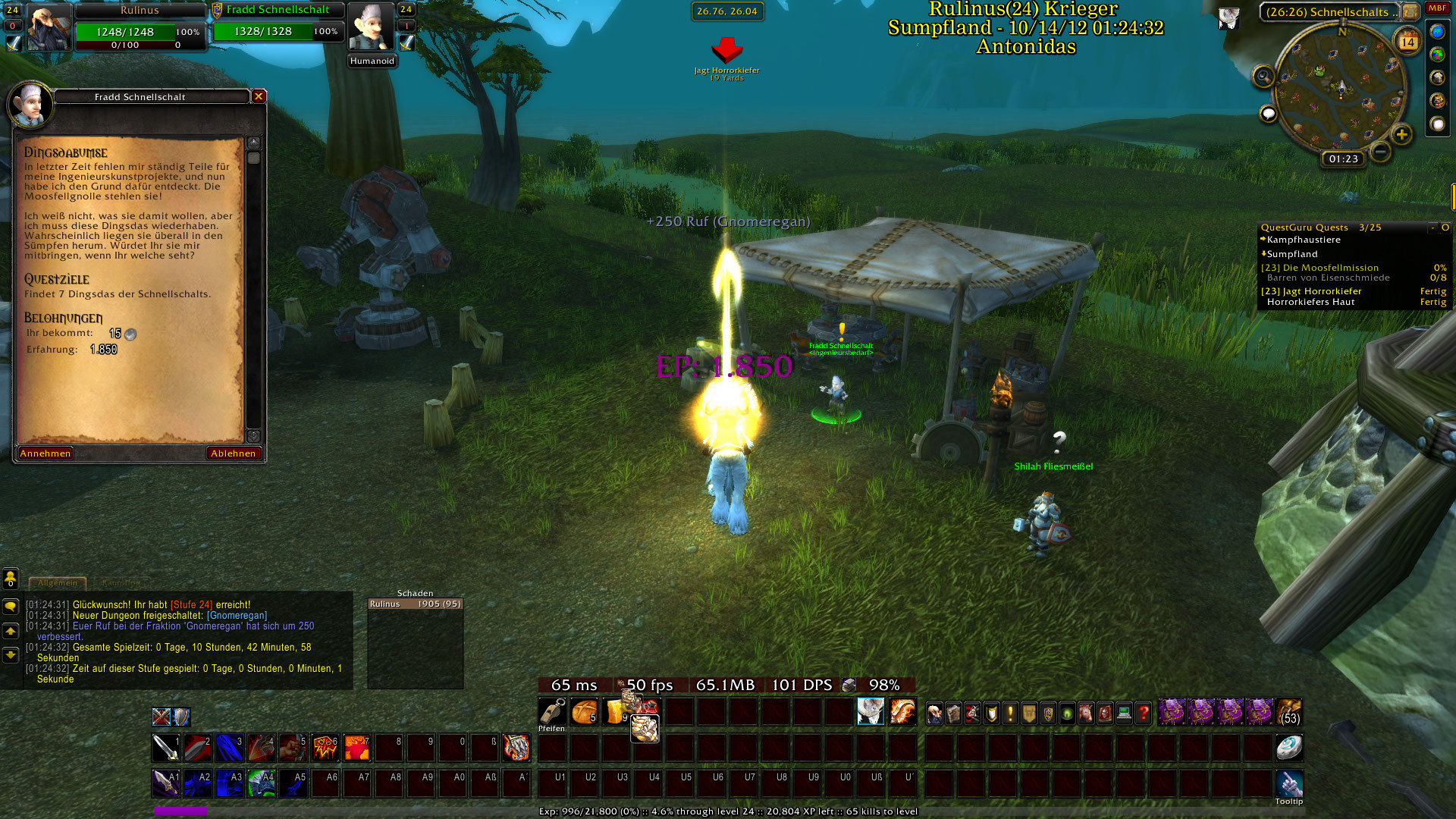Click the minimap's zoom-in plus button

[x=1401, y=135]
